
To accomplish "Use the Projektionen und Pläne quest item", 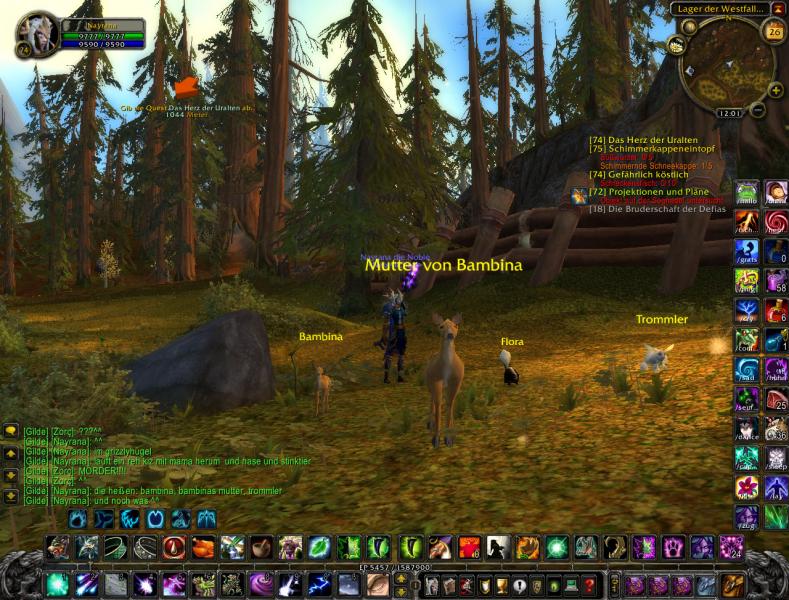I will pos(579,197).
